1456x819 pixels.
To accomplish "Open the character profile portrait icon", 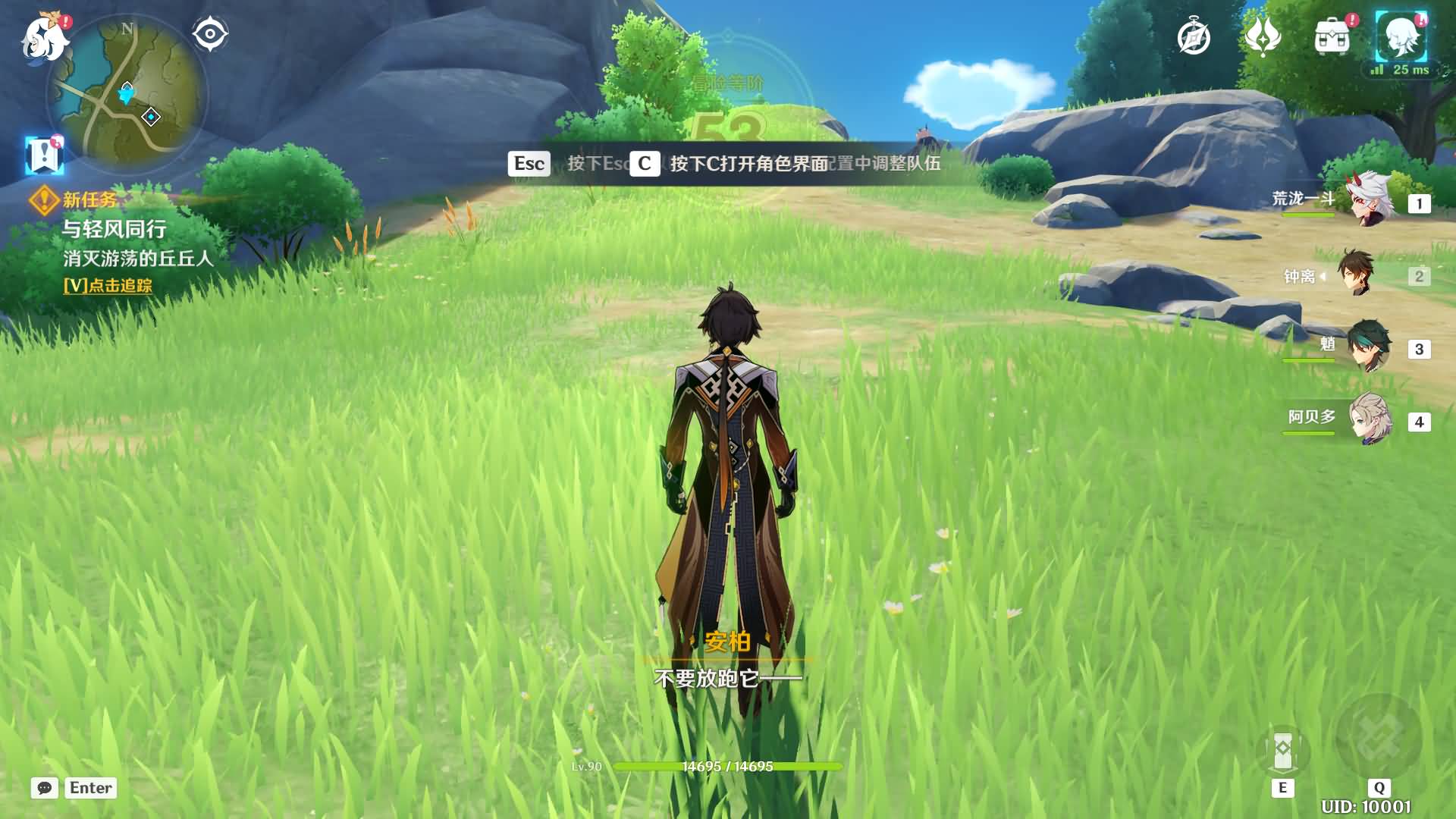I will pos(1404,38).
